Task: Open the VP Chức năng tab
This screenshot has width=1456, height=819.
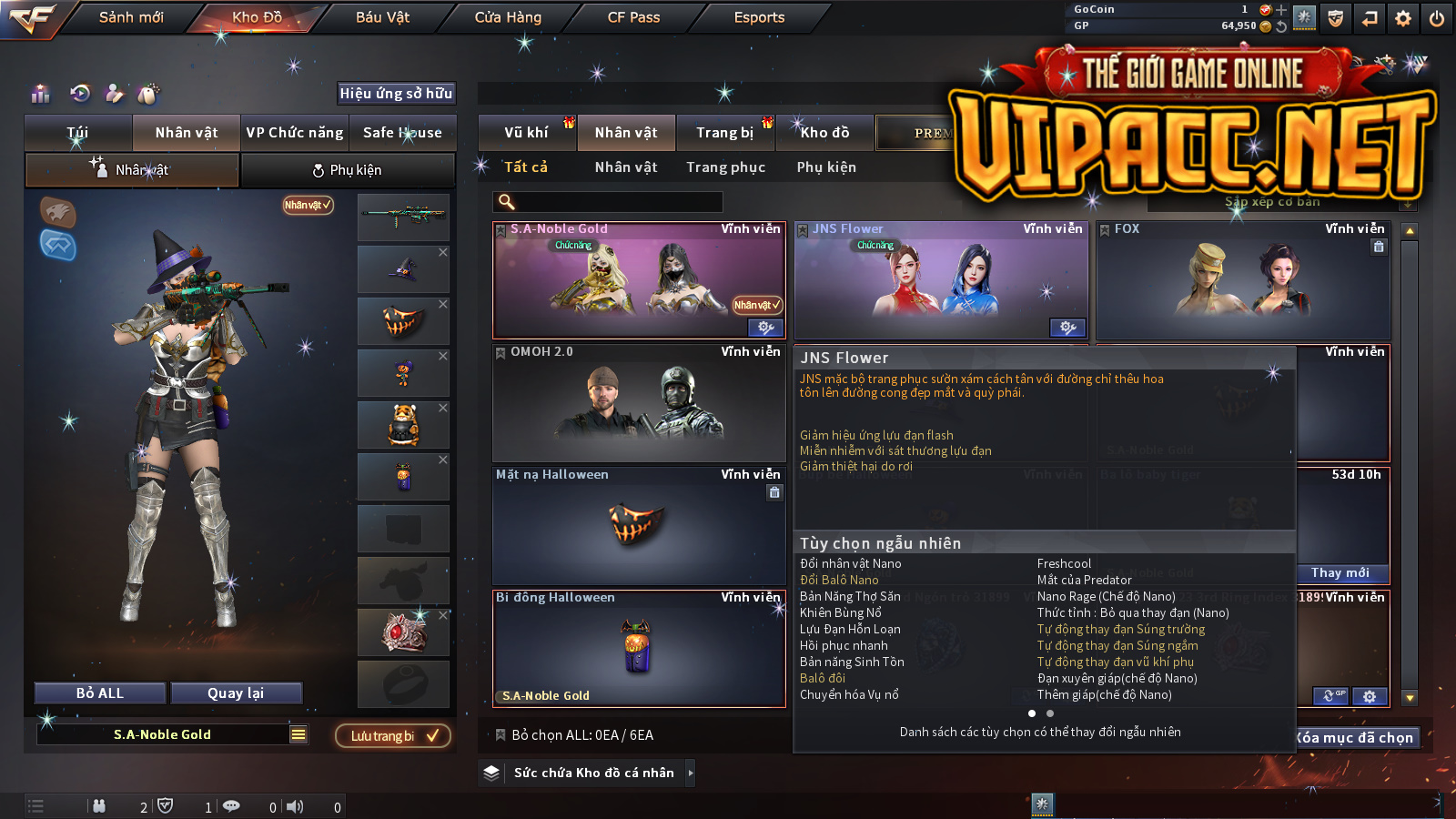Action: coord(295,133)
